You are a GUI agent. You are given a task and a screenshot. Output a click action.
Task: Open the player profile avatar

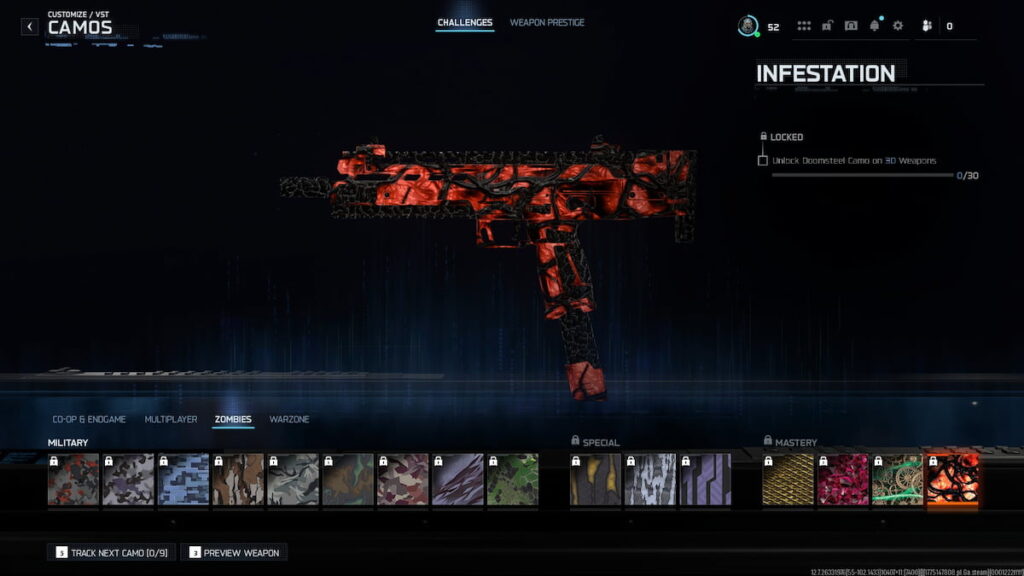pos(747,26)
